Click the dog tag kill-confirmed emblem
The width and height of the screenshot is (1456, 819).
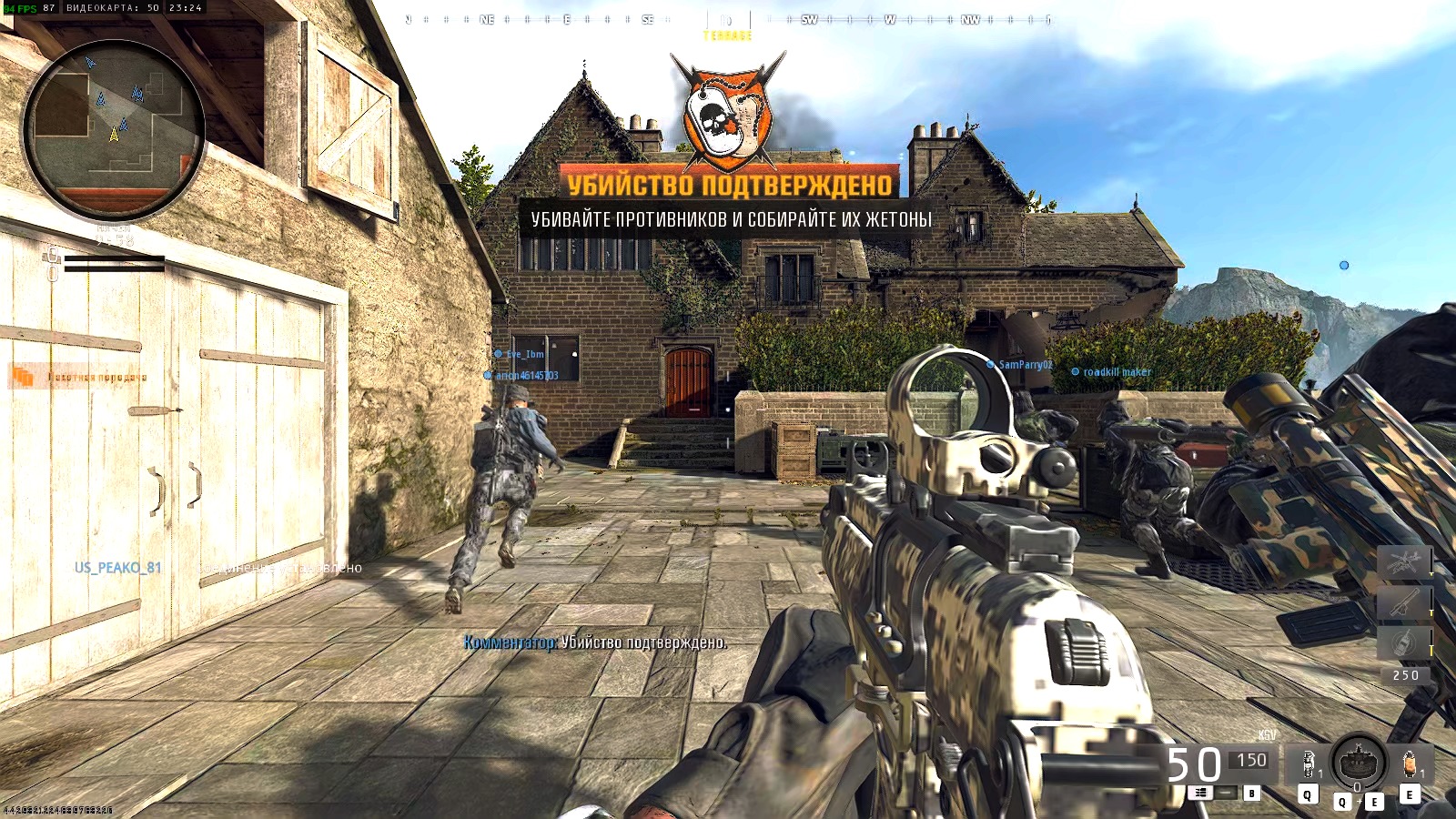pos(728,114)
